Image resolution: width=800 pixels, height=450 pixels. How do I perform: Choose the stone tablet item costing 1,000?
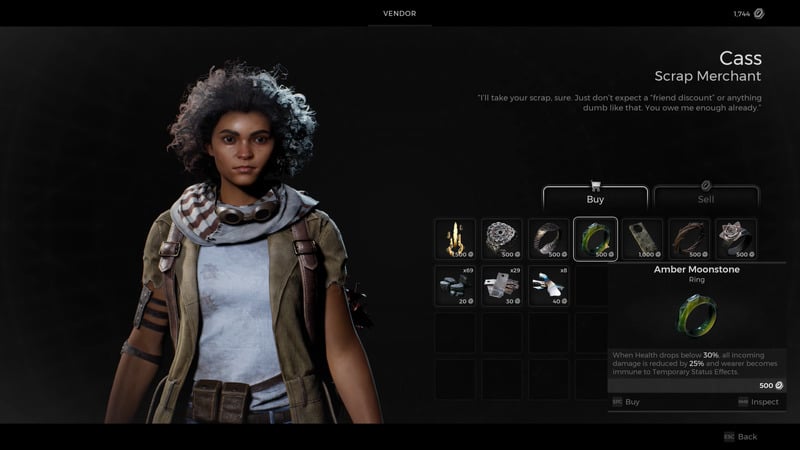coord(642,239)
